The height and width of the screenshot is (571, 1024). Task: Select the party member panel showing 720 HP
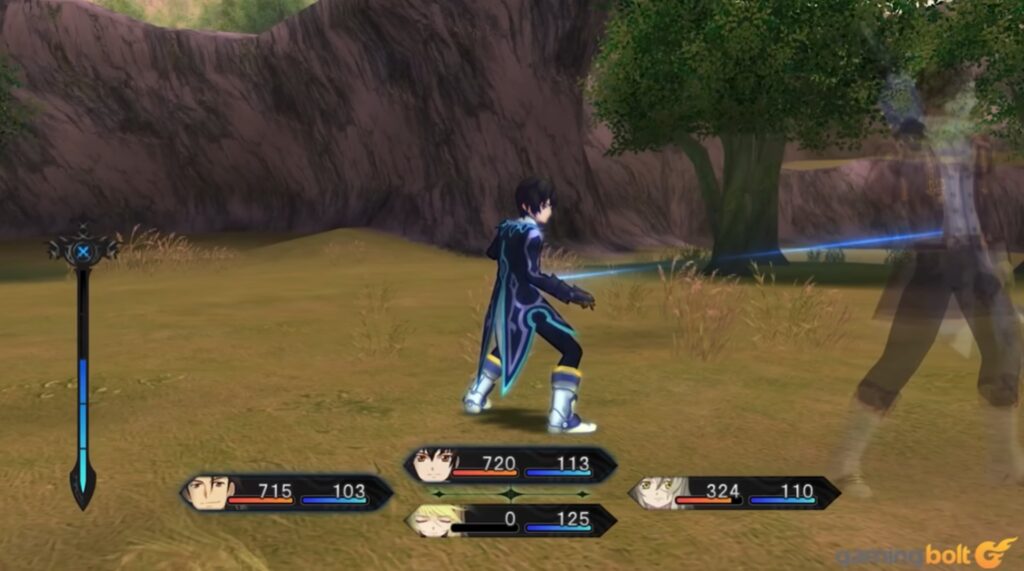[x=510, y=465]
